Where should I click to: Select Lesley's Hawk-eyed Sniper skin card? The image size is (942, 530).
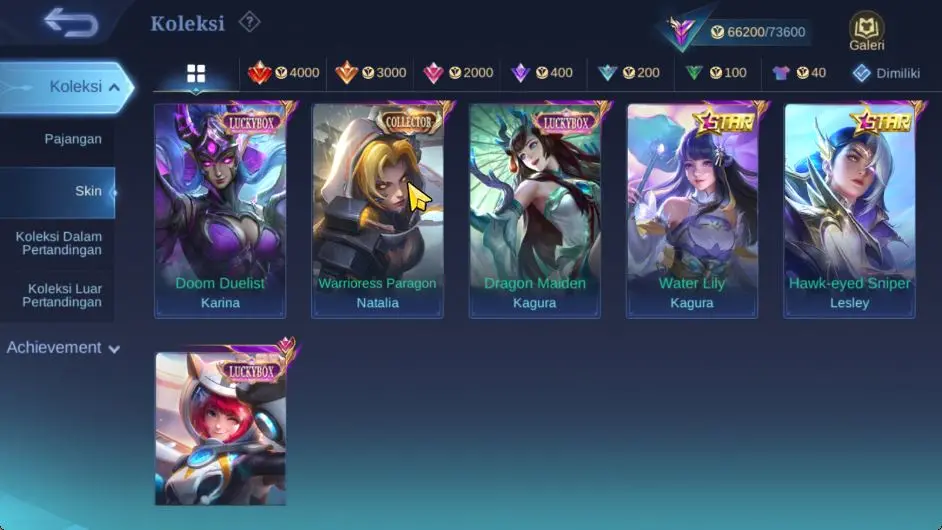849,210
